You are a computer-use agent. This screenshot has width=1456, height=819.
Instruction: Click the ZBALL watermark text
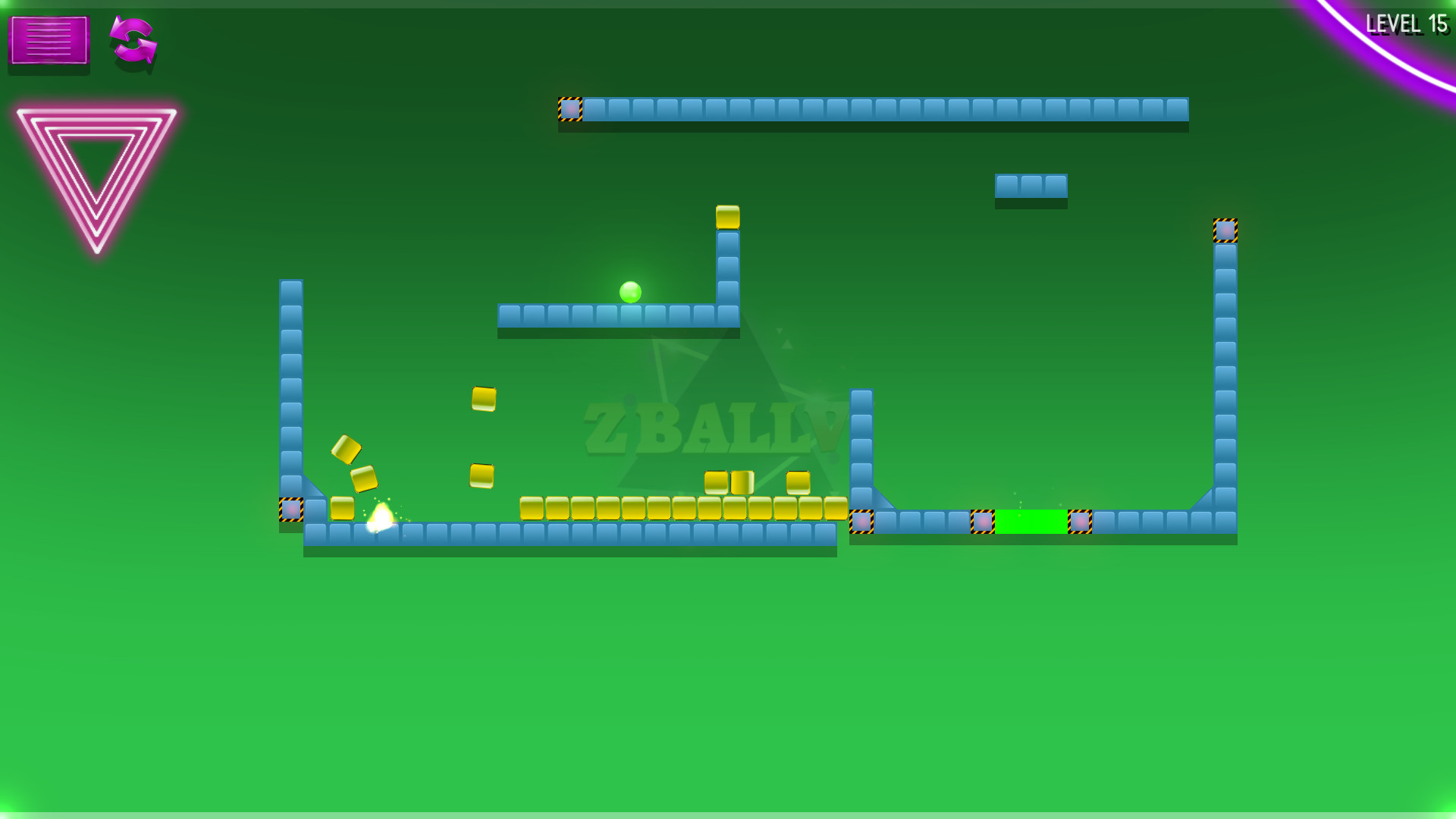(x=713, y=423)
